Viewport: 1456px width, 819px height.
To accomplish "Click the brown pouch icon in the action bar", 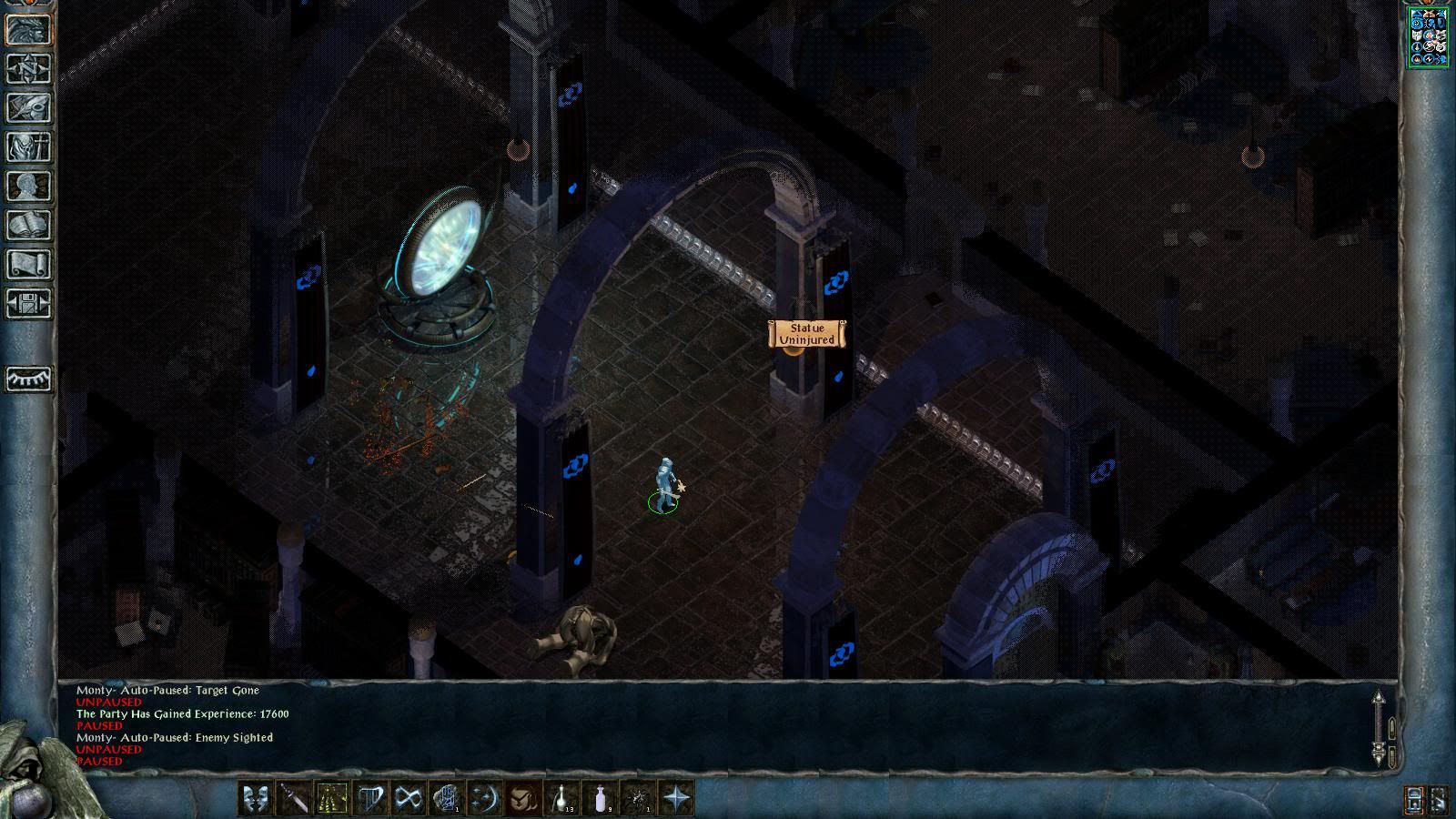I will pos(523,798).
